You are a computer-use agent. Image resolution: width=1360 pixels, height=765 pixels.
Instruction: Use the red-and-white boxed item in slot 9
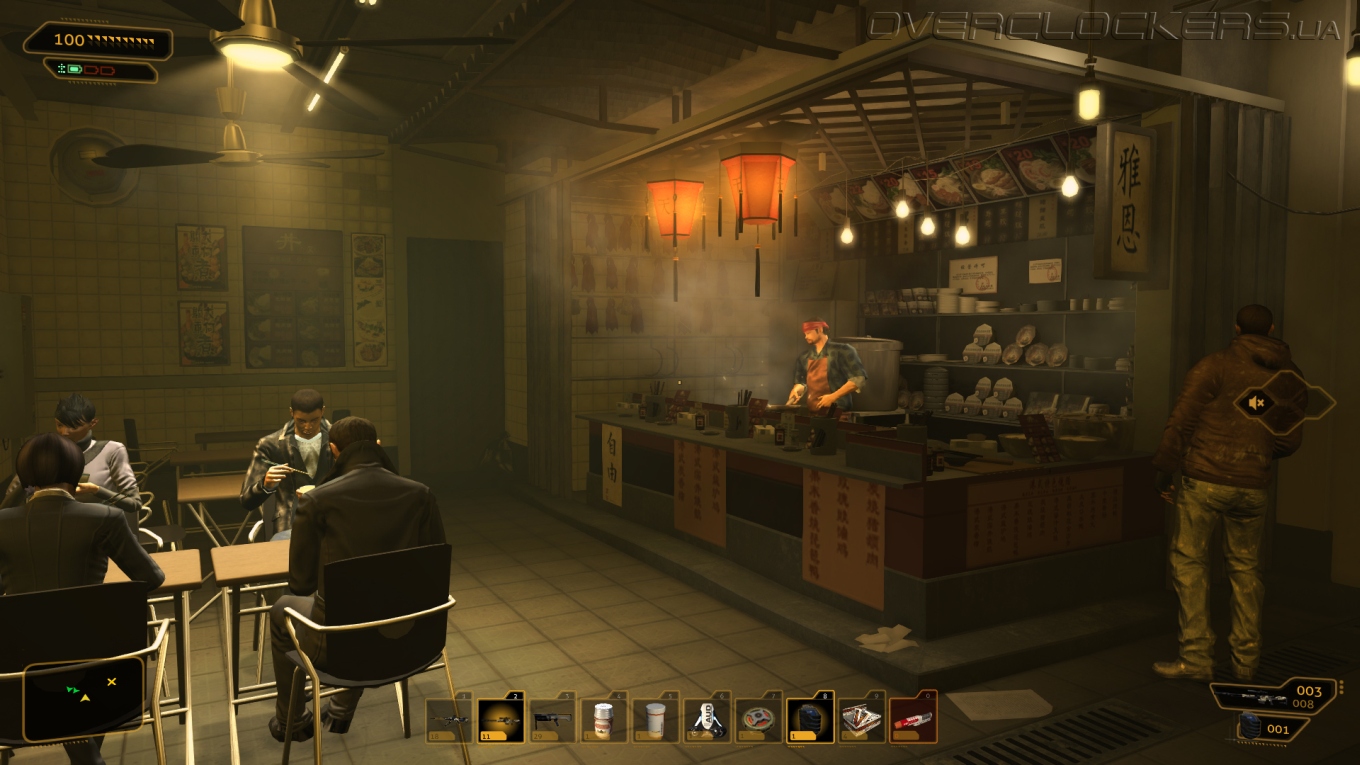[862, 720]
